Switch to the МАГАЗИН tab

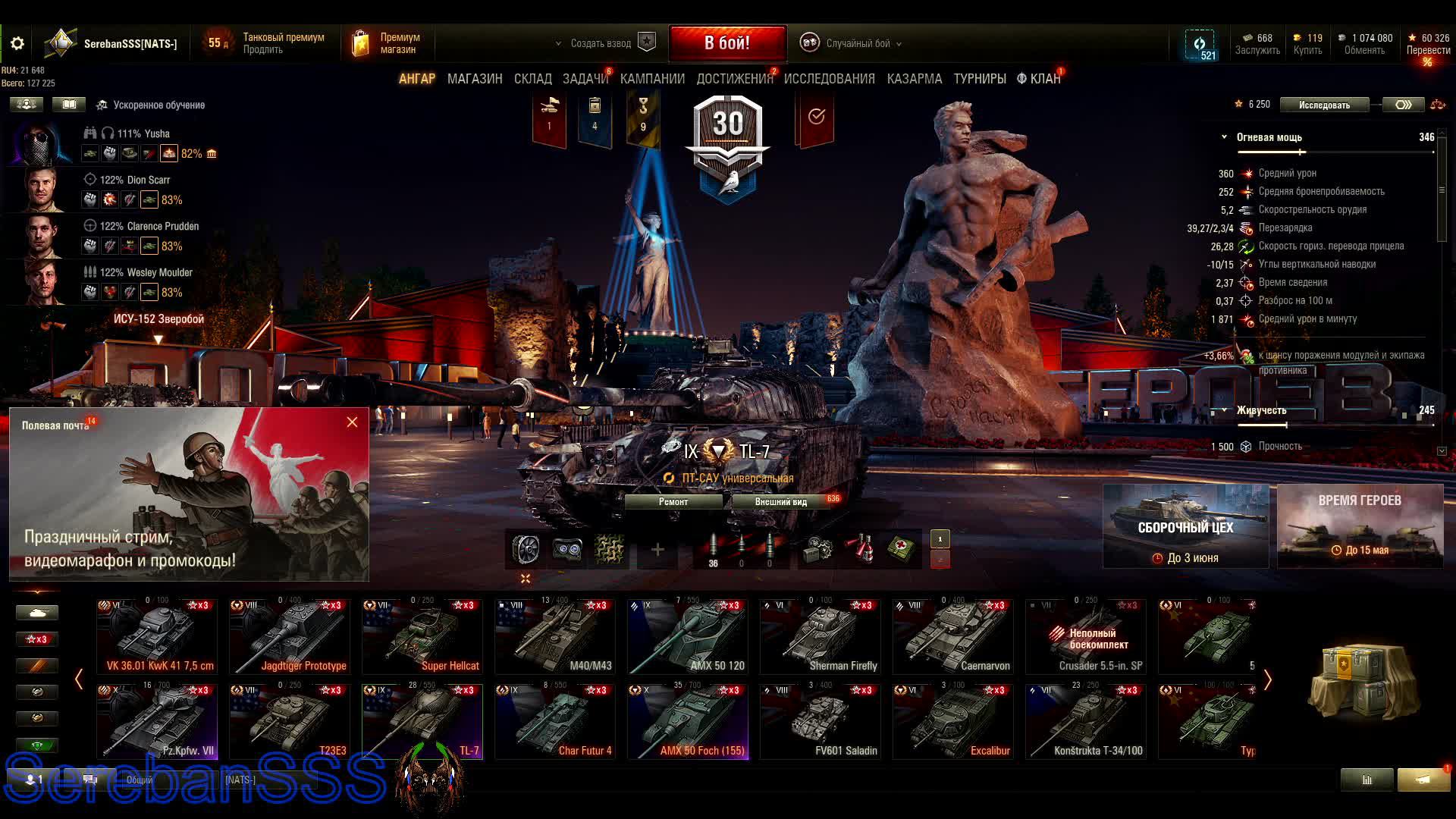(475, 79)
